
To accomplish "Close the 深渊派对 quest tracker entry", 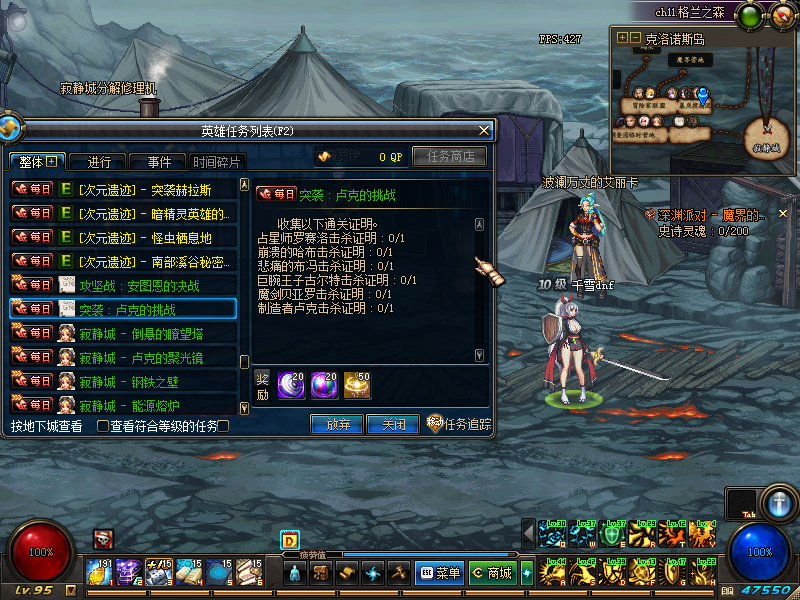I will click(x=783, y=213).
